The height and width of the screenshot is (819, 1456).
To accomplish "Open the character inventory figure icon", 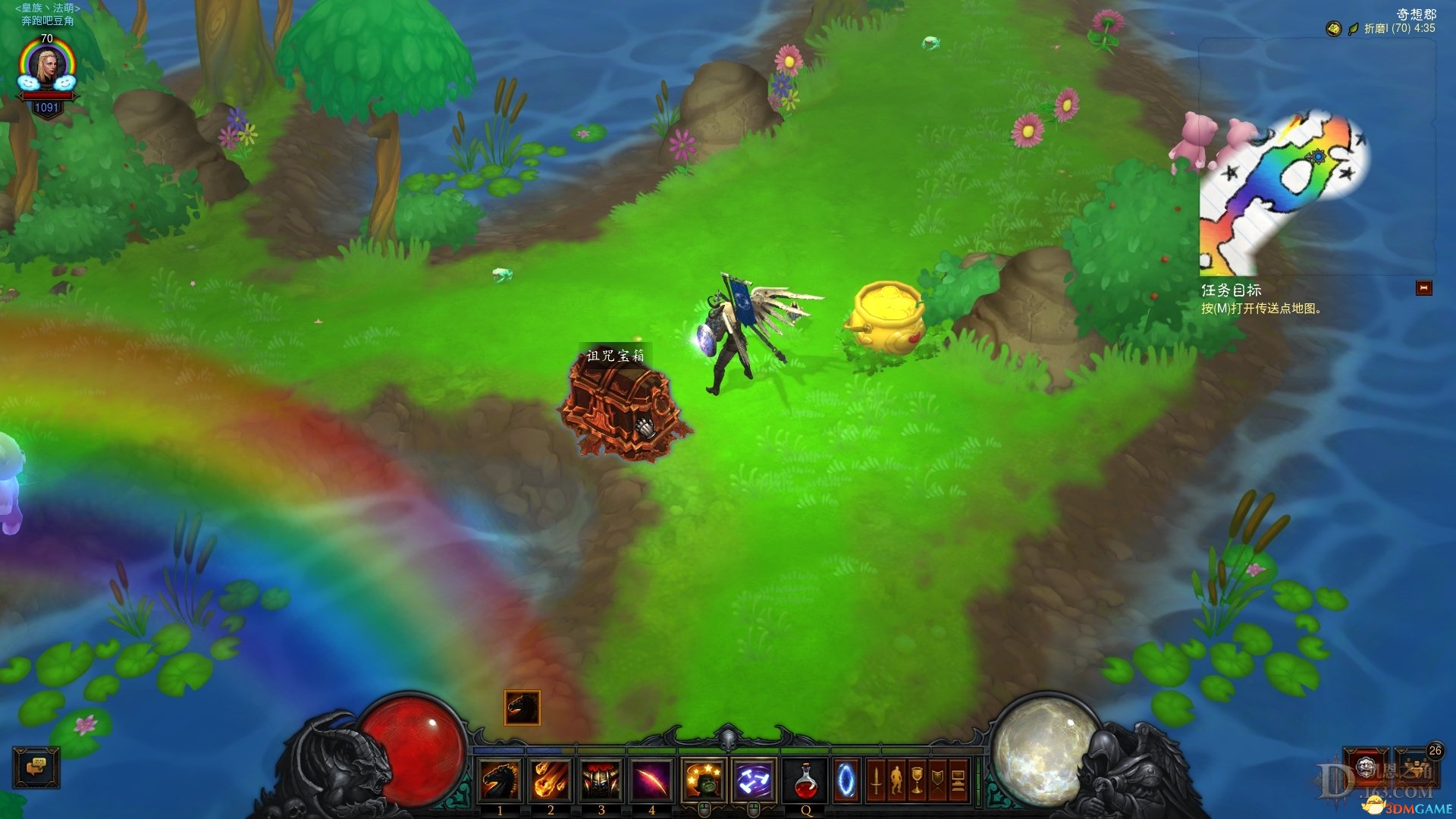I will [896, 780].
